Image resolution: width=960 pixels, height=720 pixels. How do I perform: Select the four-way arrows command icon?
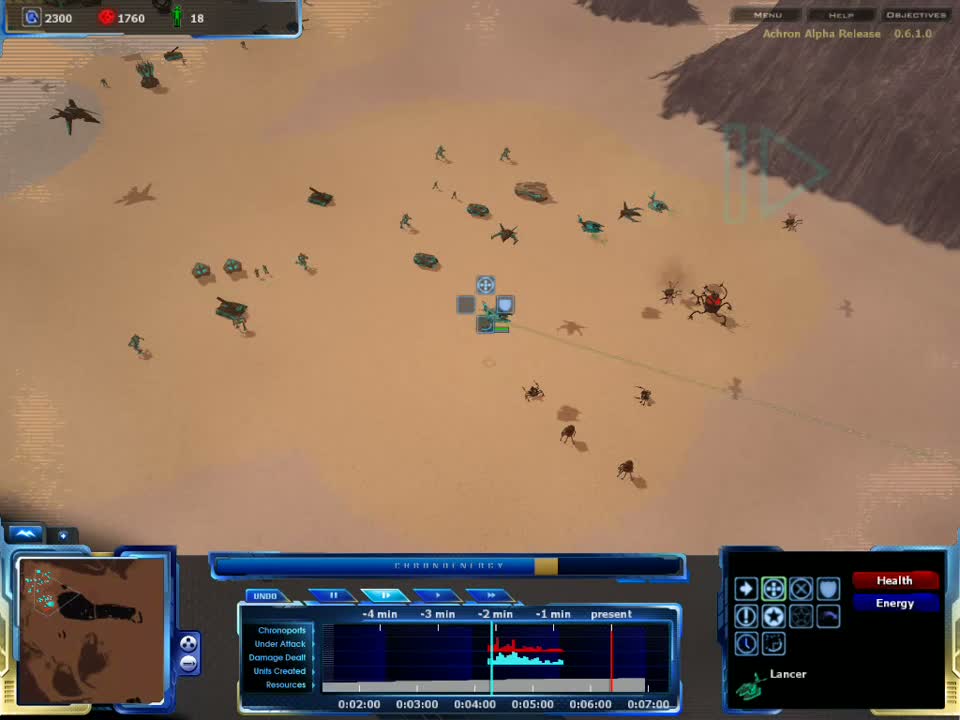pos(773,589)
